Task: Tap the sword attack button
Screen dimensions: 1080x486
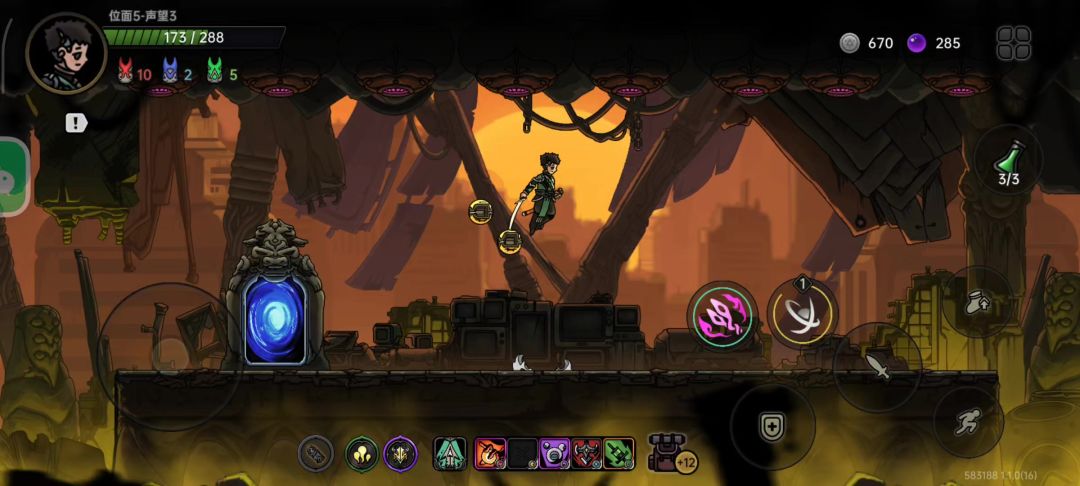Action: point(877,367)
